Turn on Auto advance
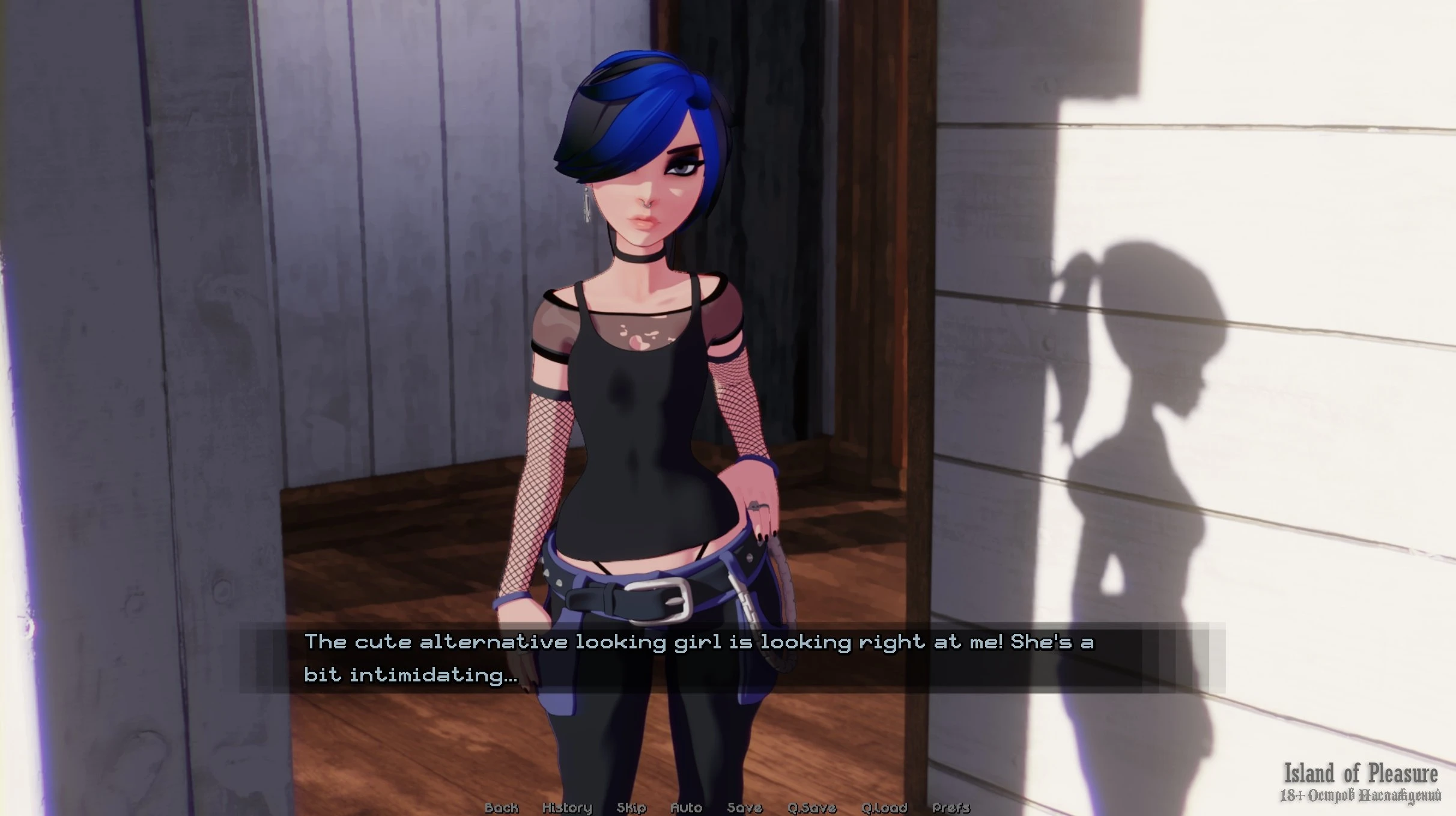 (686, 808)
